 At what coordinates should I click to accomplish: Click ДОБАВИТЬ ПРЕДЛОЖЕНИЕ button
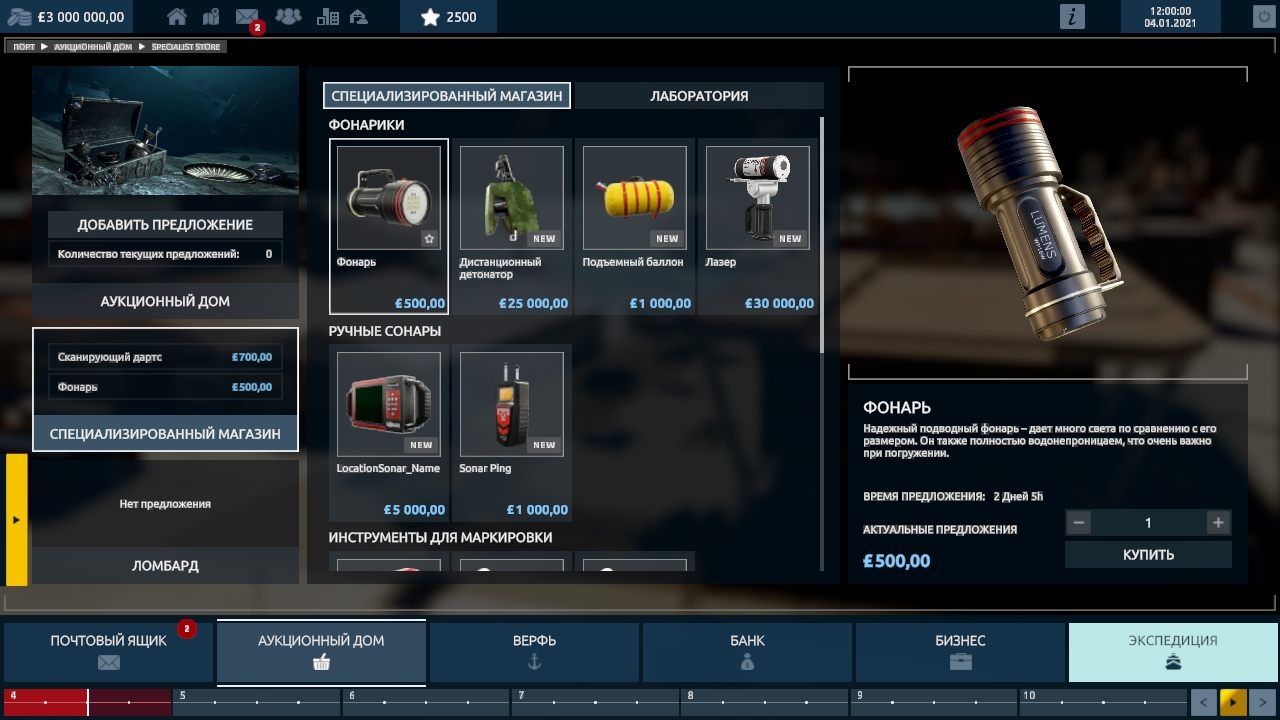pos(165,225)
